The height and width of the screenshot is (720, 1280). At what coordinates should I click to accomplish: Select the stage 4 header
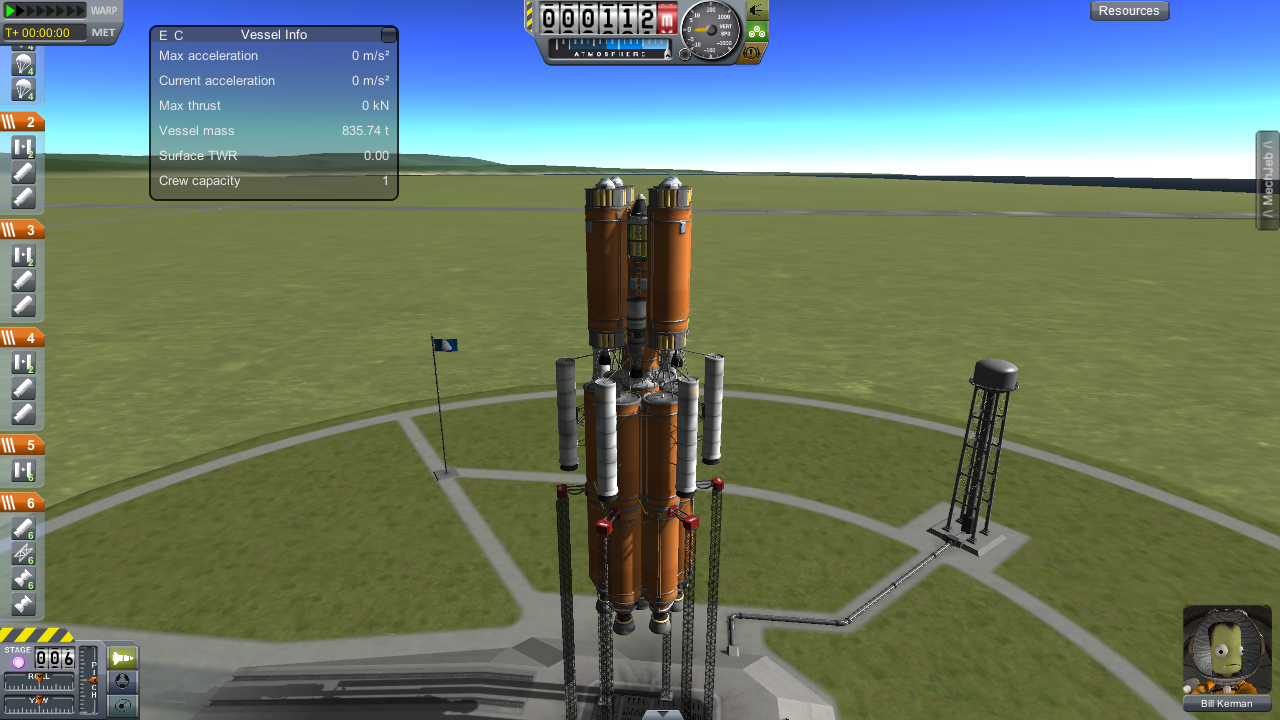(x=22, y=338)
